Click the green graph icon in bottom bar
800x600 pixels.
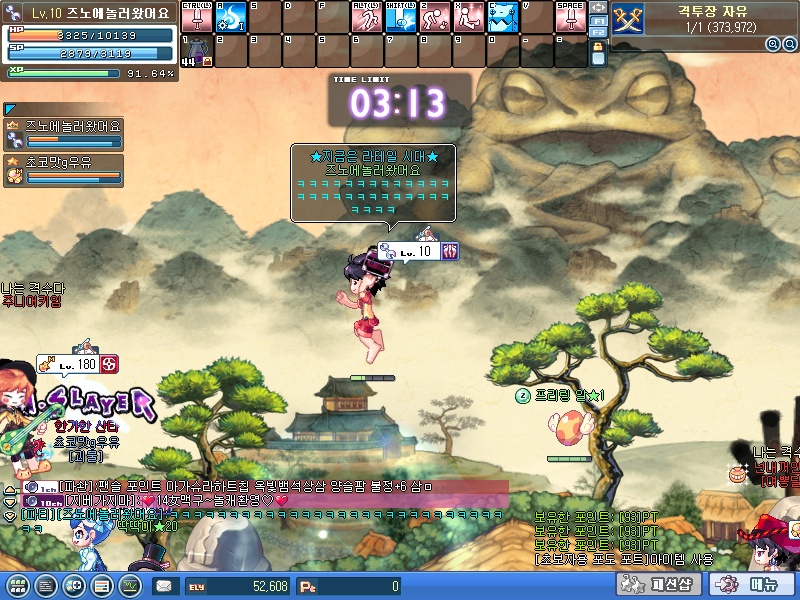pyautogui.click(x=130, y=585)
